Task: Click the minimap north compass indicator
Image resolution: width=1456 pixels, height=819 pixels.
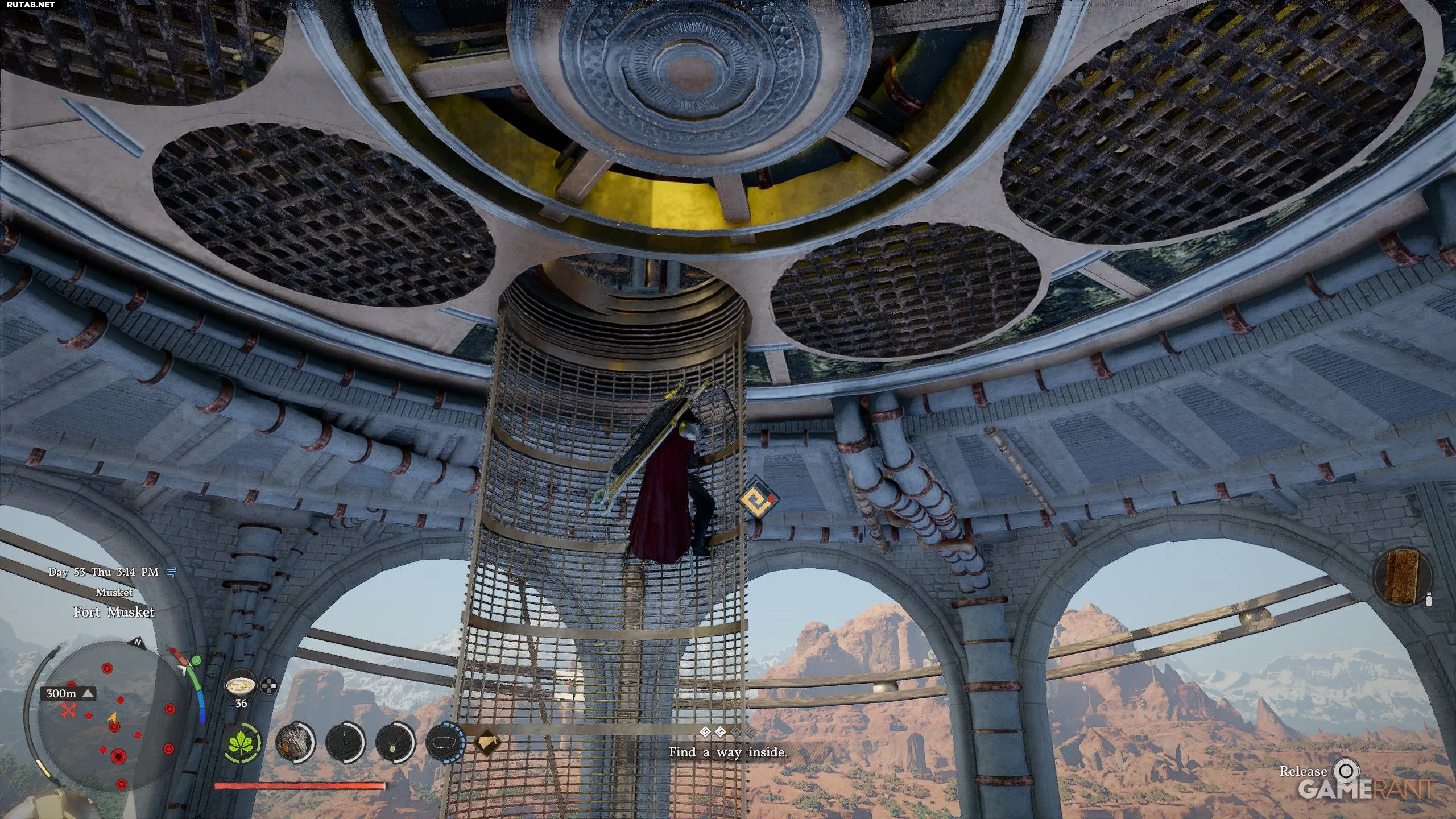Action: click(136, 643)
